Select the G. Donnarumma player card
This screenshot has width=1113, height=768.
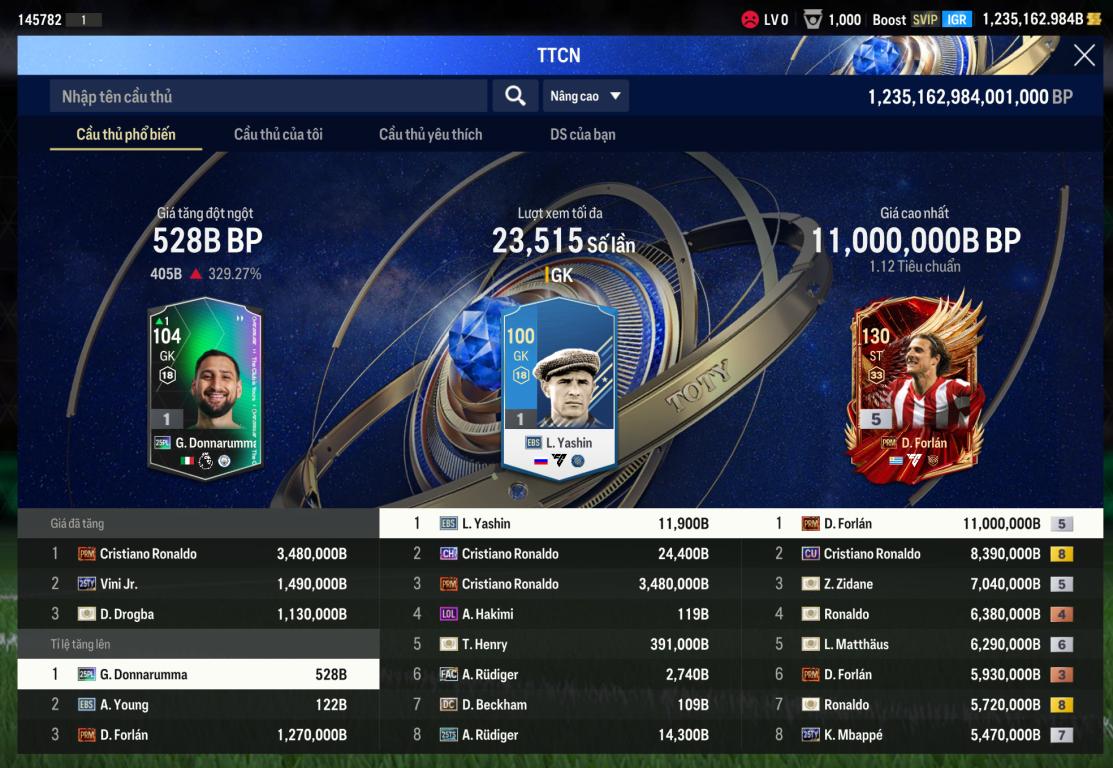pyautogui.click(x=205, y=387)
